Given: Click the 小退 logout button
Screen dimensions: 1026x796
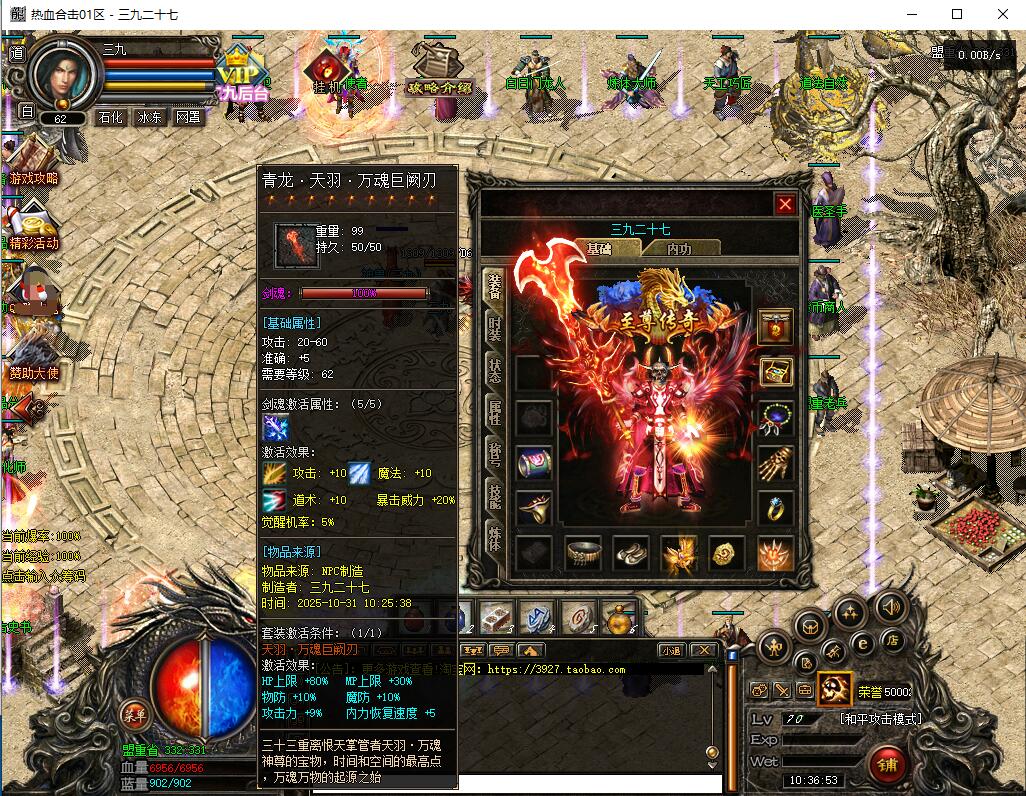Looking at the screenshot, I should click(670, 650).
